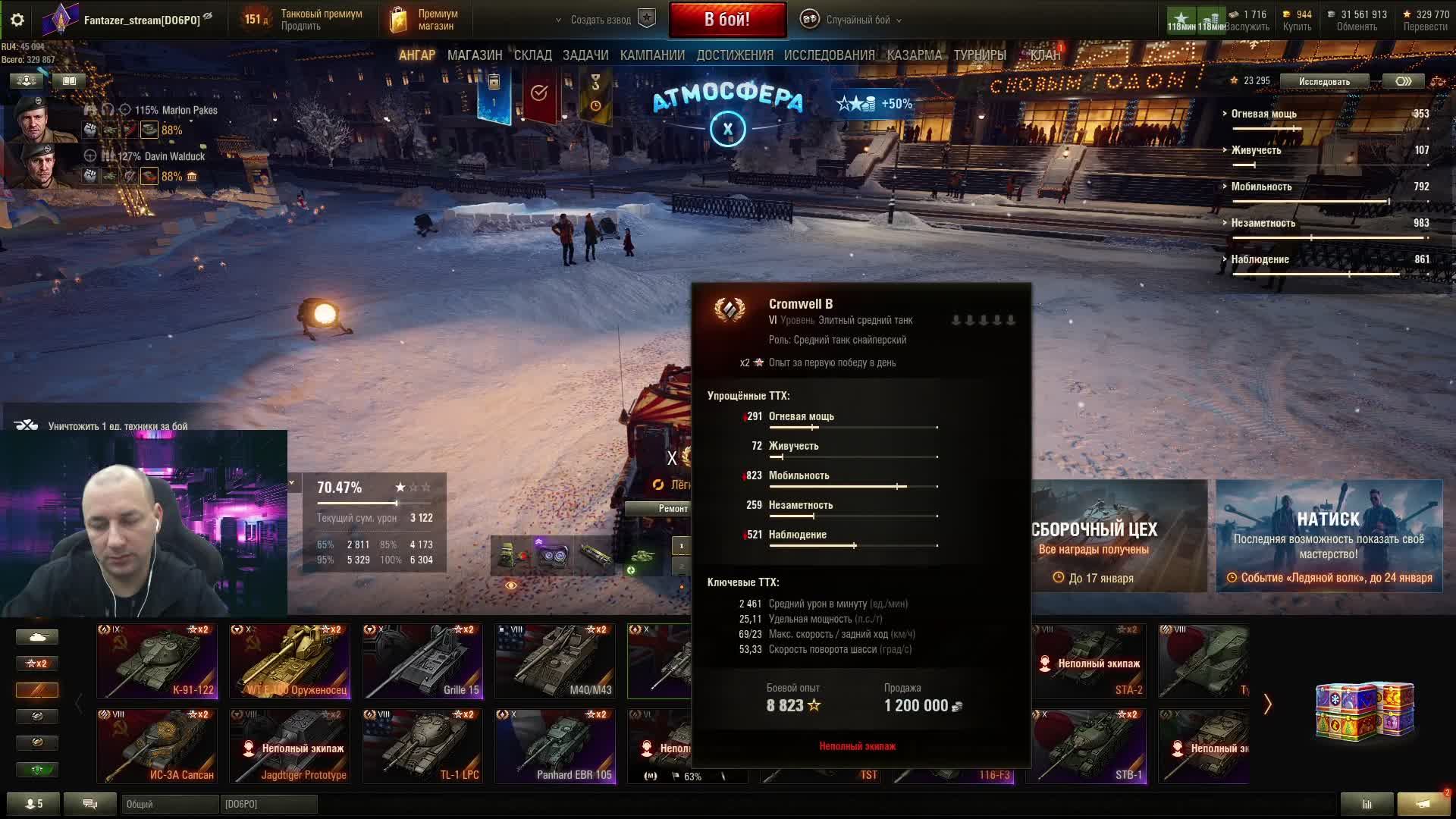
Task: Open the «Натиск» event banner
Action: (1328, 535)
